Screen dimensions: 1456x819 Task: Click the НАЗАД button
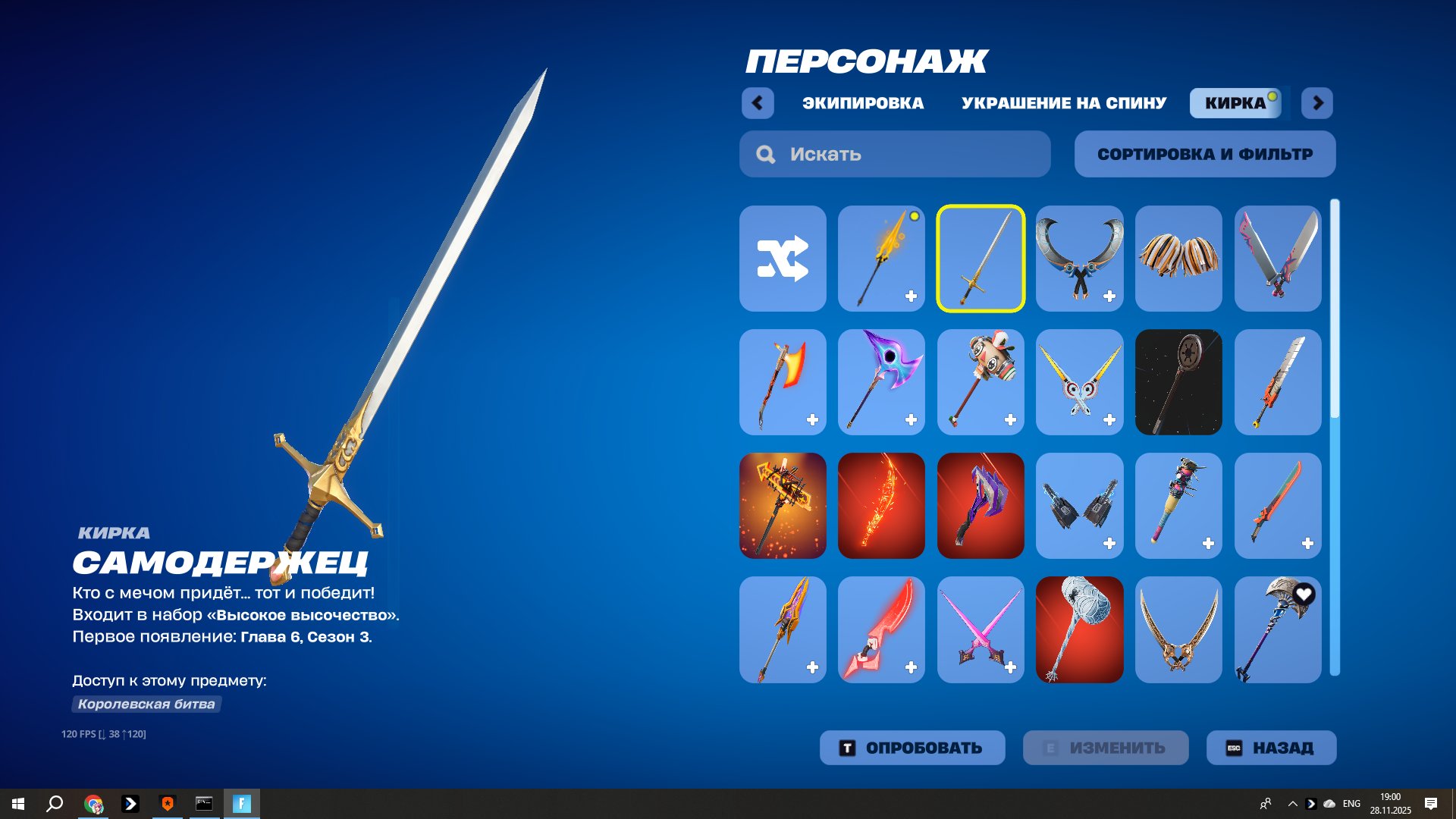1271,747
